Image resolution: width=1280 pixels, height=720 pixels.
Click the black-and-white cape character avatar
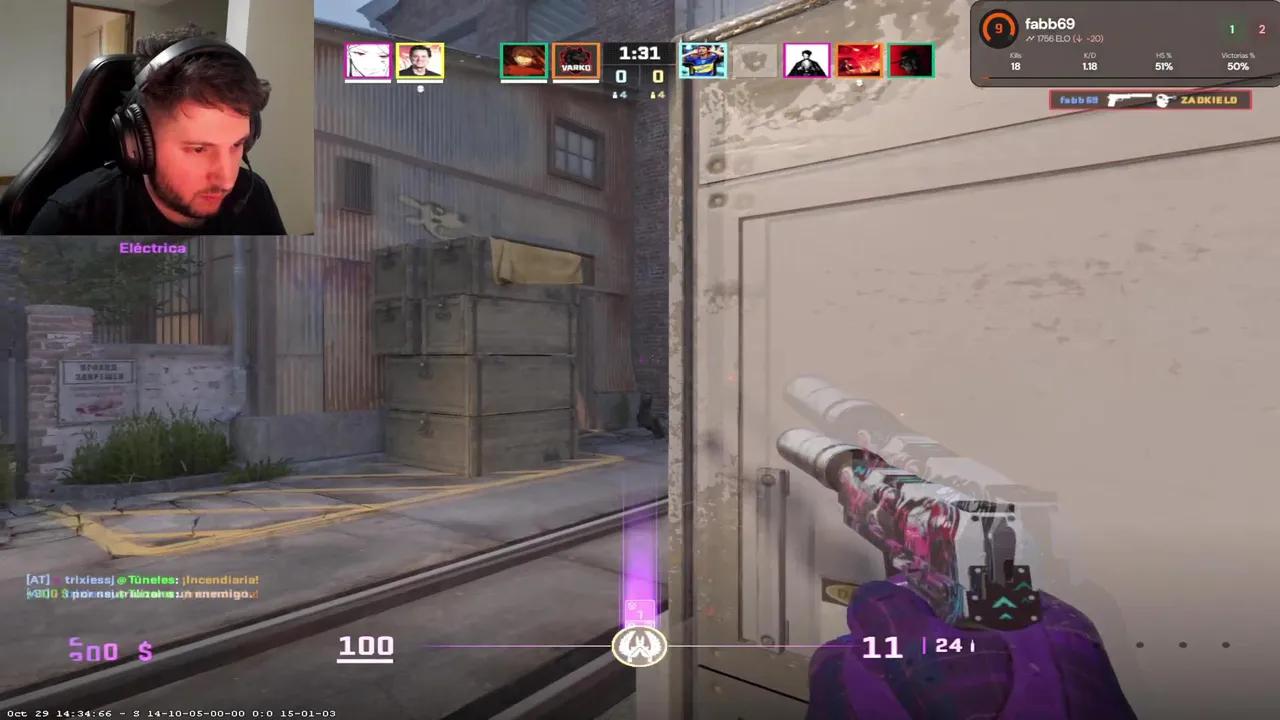coord(806,60)
